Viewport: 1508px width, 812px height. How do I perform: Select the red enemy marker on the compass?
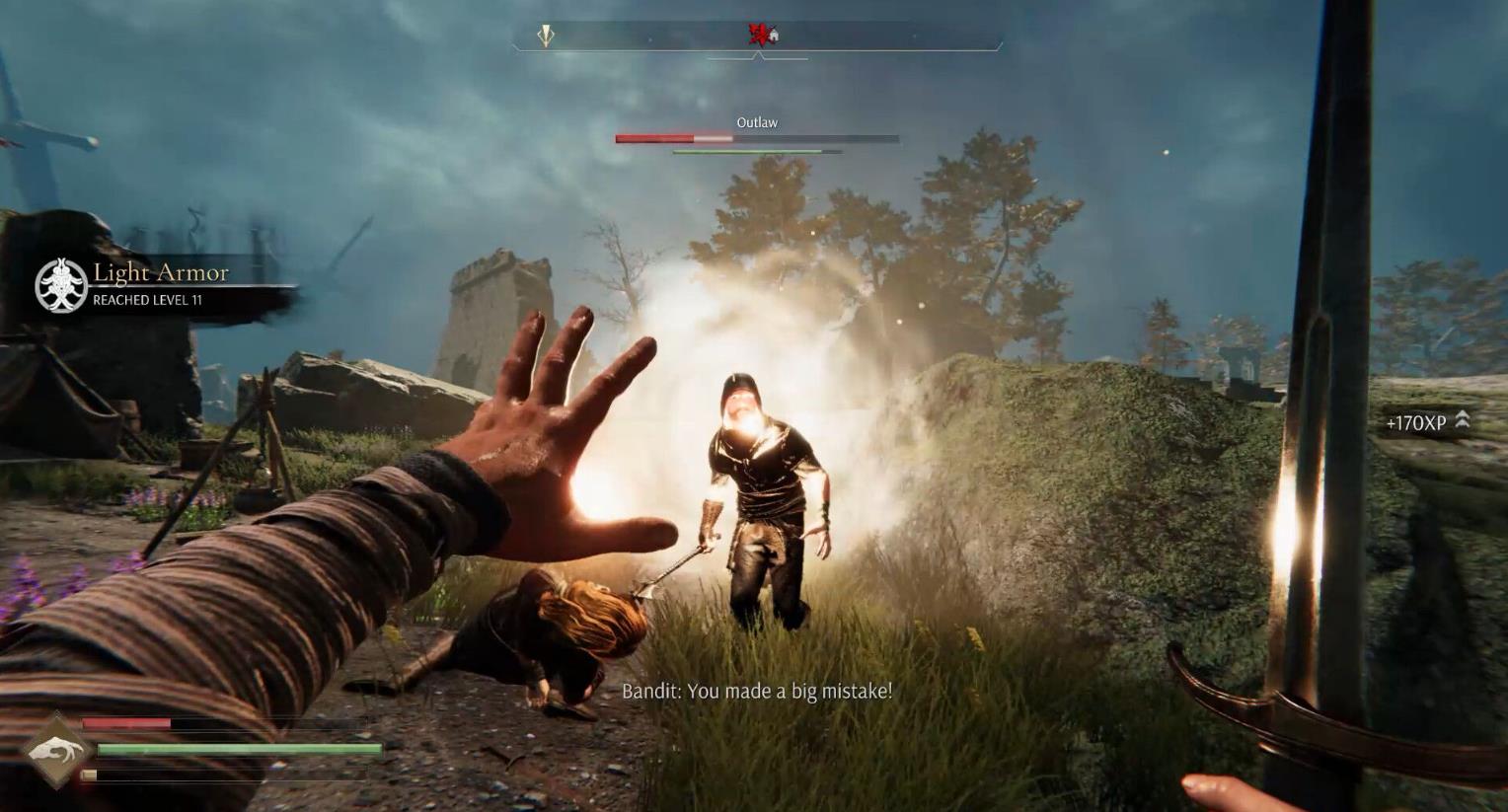click(758, 36)
